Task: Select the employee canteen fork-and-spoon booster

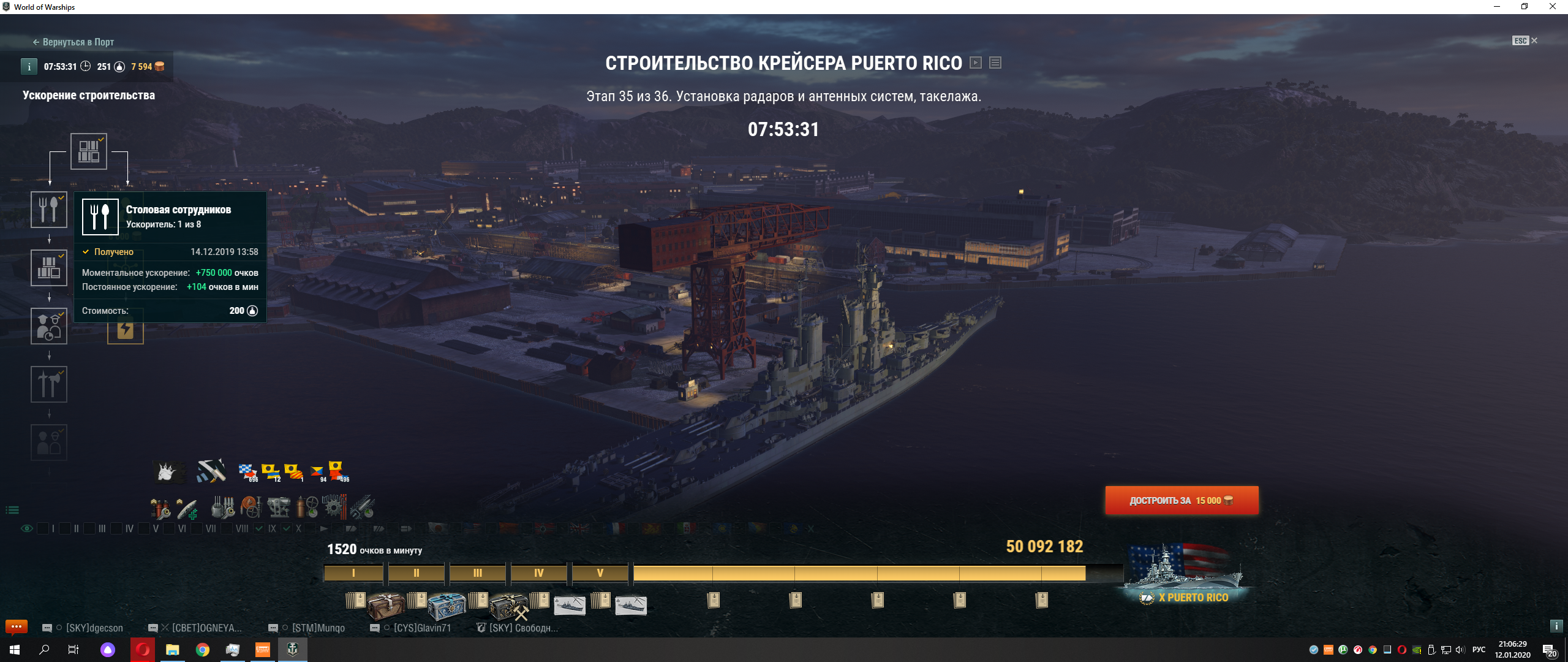Action: point(49,210)
